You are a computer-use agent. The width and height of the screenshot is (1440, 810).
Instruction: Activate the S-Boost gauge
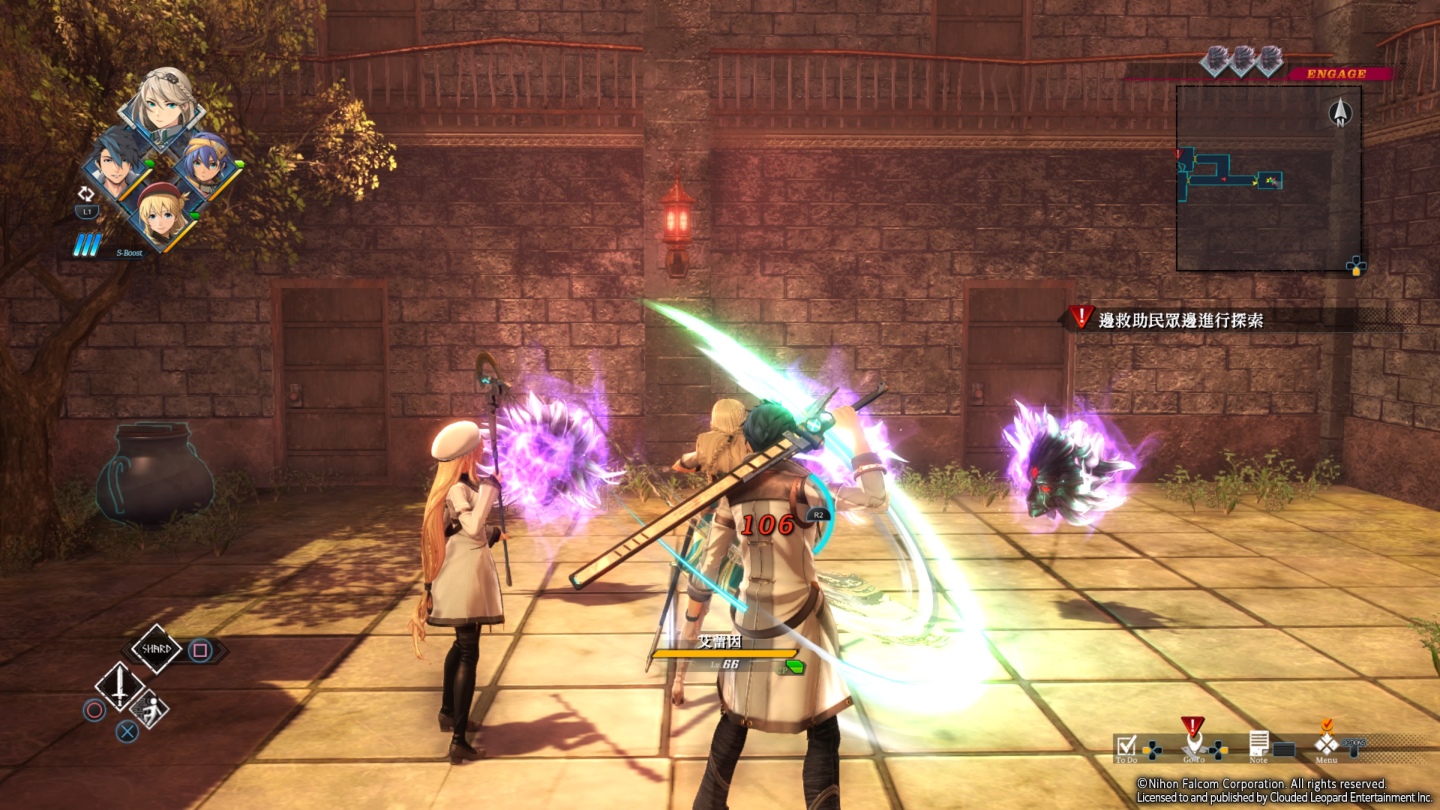(x=88, y=245)
